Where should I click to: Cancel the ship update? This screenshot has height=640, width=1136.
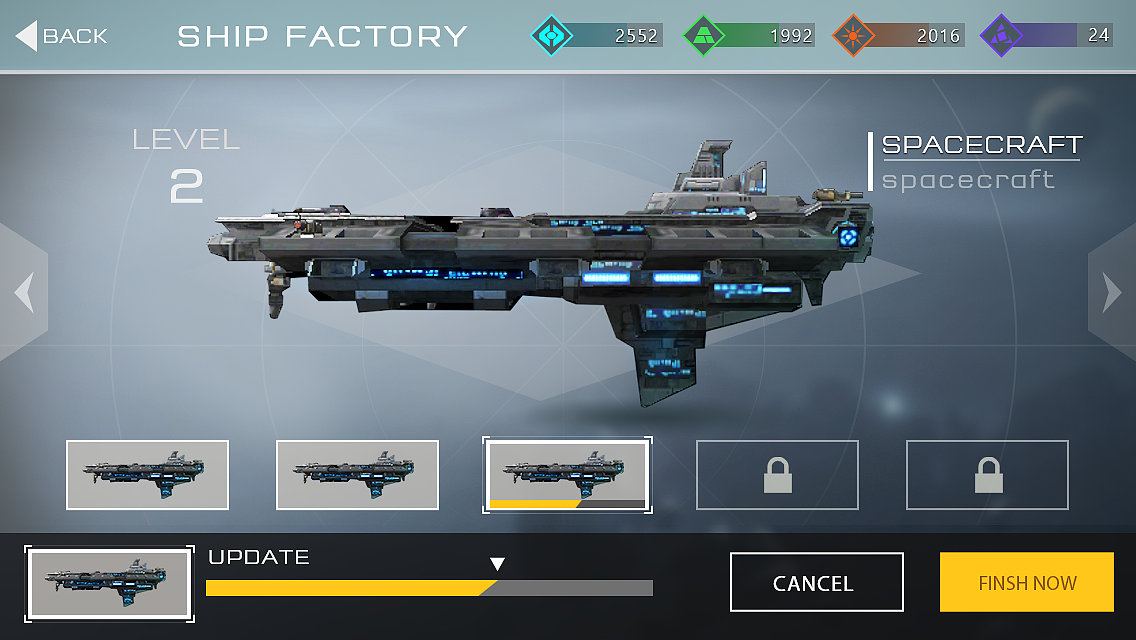[x=816, y=582]
